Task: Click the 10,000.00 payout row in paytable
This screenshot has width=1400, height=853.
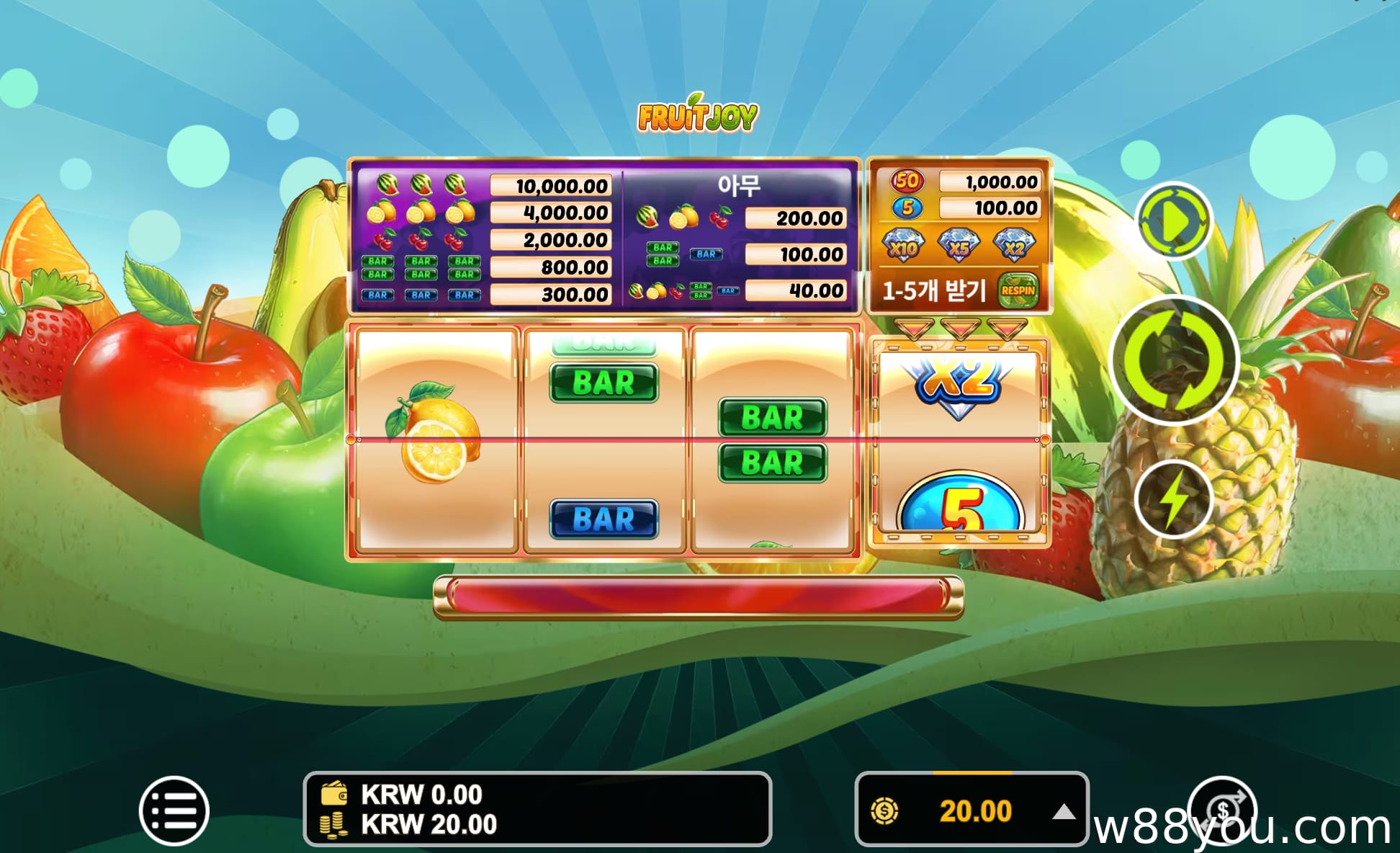Action: (x=552, y=186)
